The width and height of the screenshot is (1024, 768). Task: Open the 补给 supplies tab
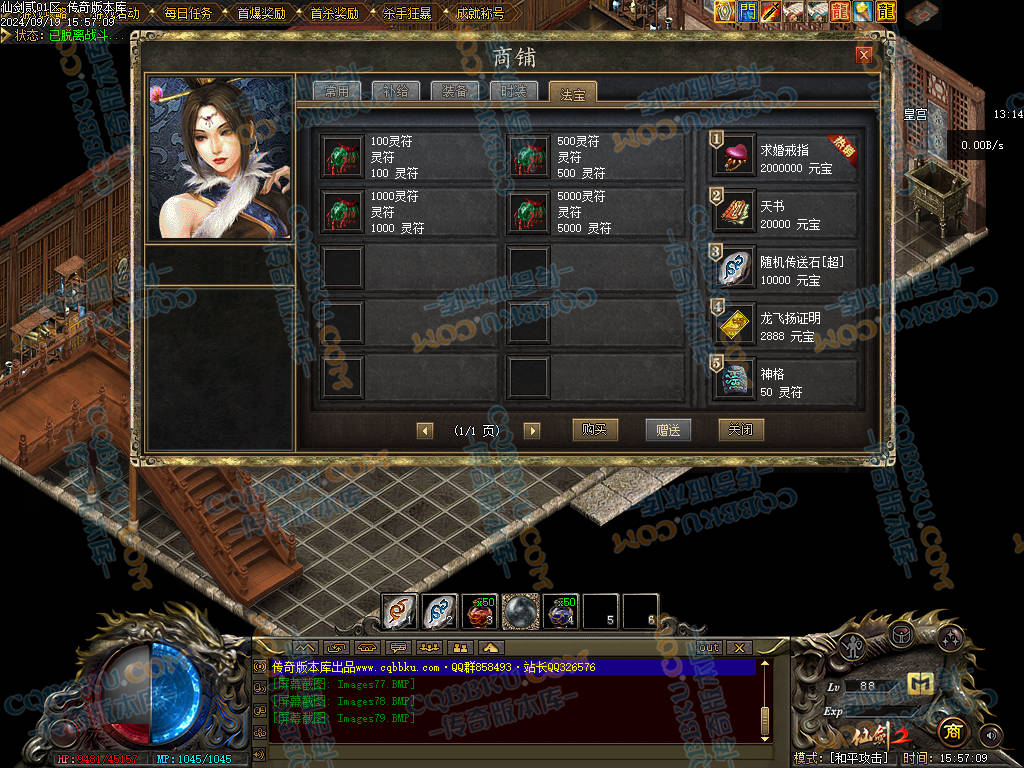pyautogui.click(x=395, y=91)
